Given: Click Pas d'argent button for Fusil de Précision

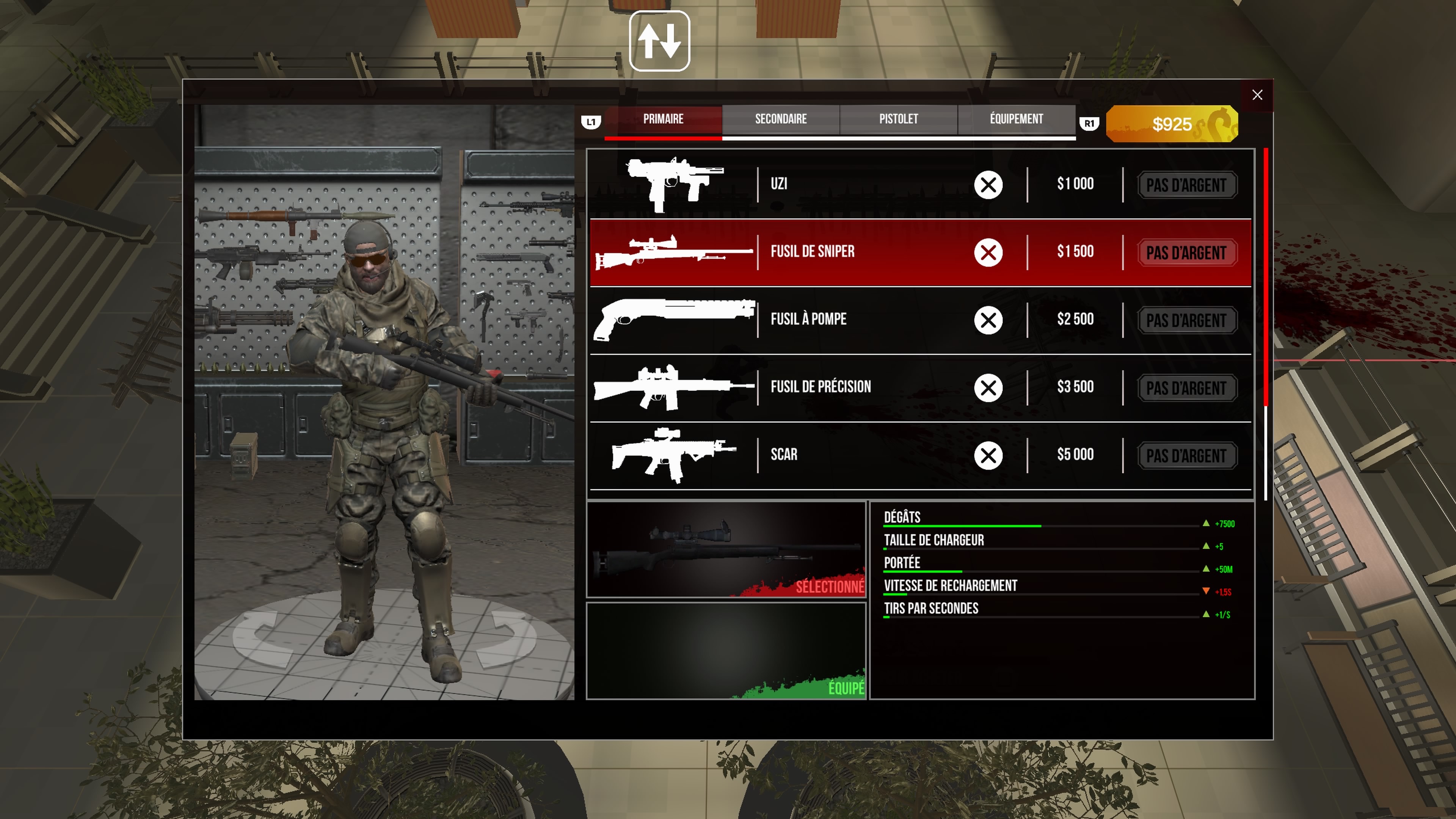Looking at the screenshot, I should 1186,389.
